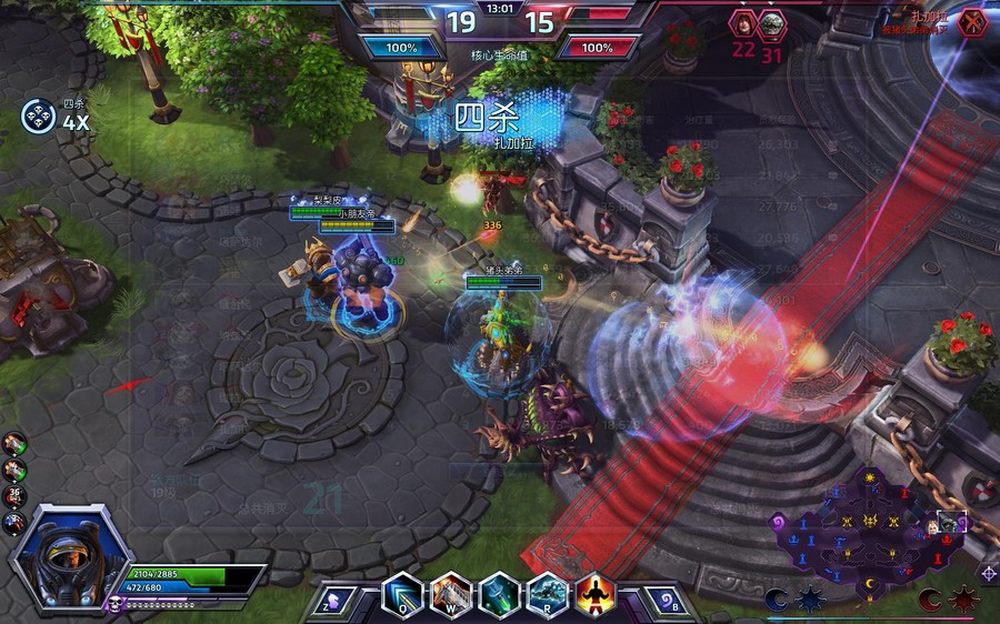Activate the glowing orange figure trait
Viewport: 1000px width, 624px height.
click(595, 596)
